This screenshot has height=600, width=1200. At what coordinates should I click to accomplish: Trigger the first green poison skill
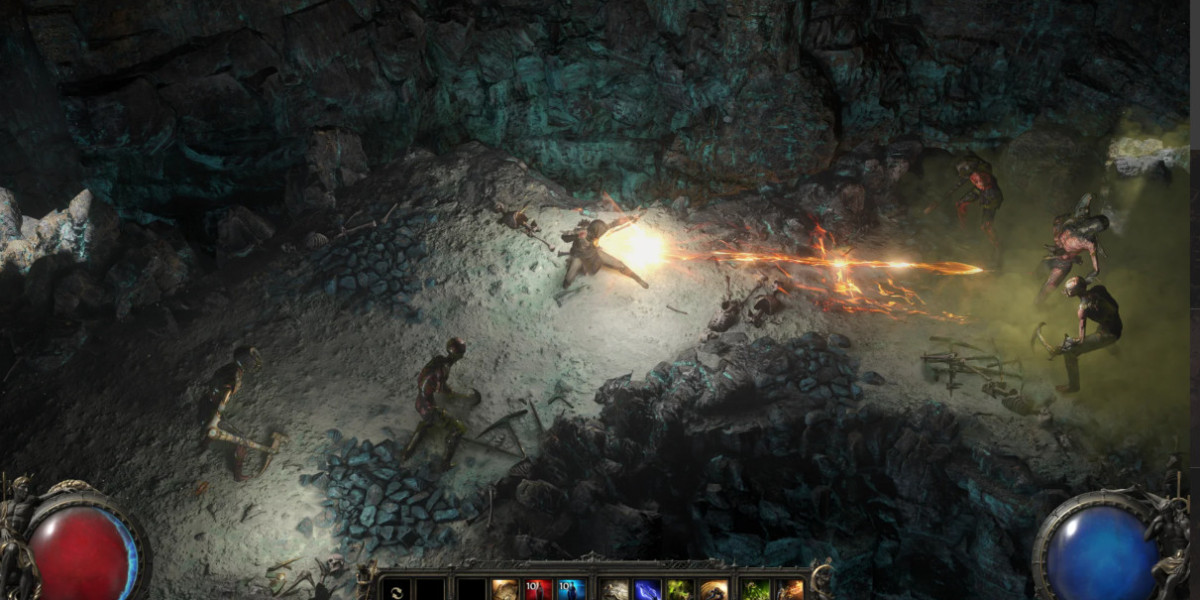pos(680,590)
